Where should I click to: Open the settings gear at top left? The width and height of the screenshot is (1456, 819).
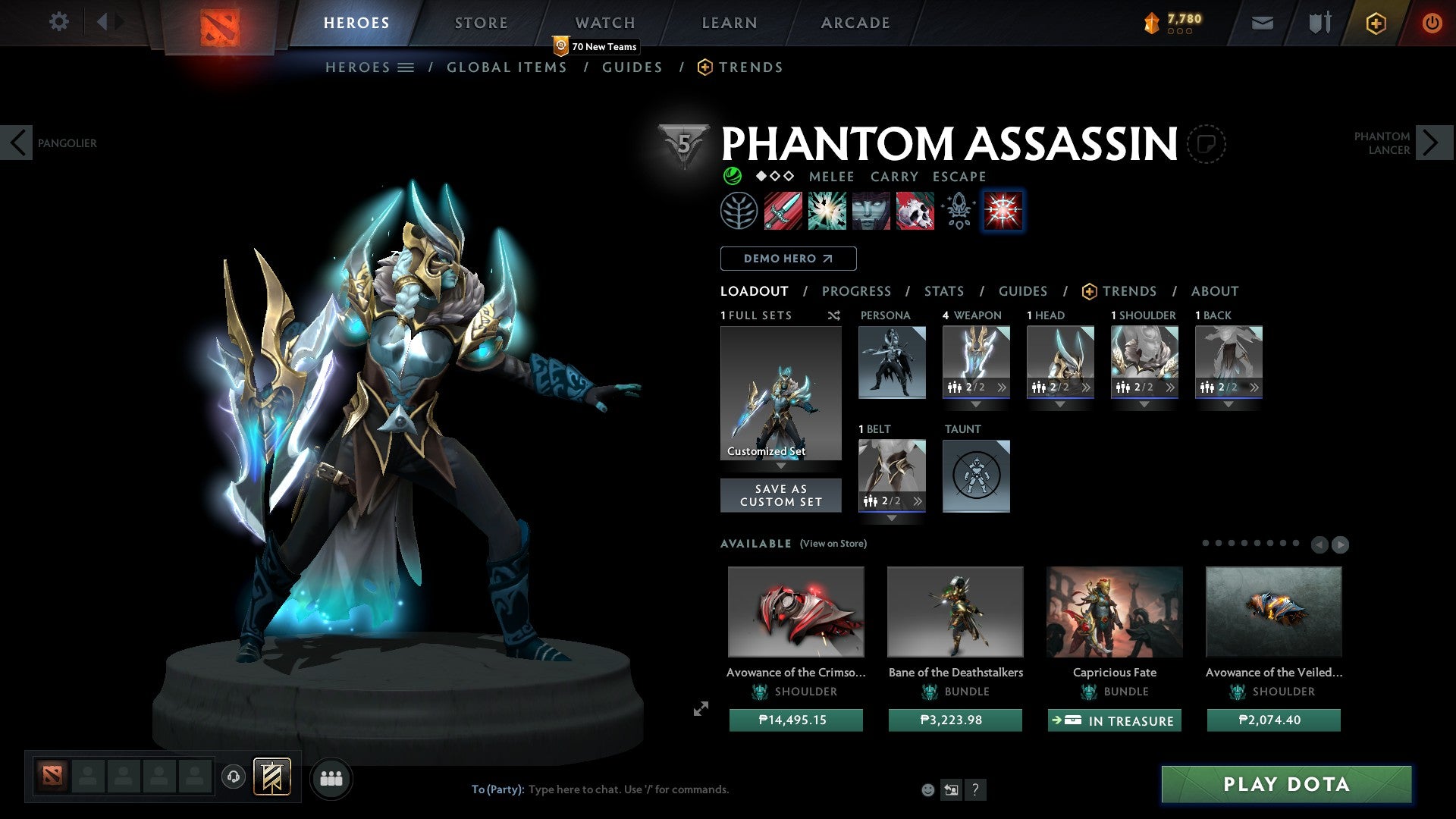59,21
